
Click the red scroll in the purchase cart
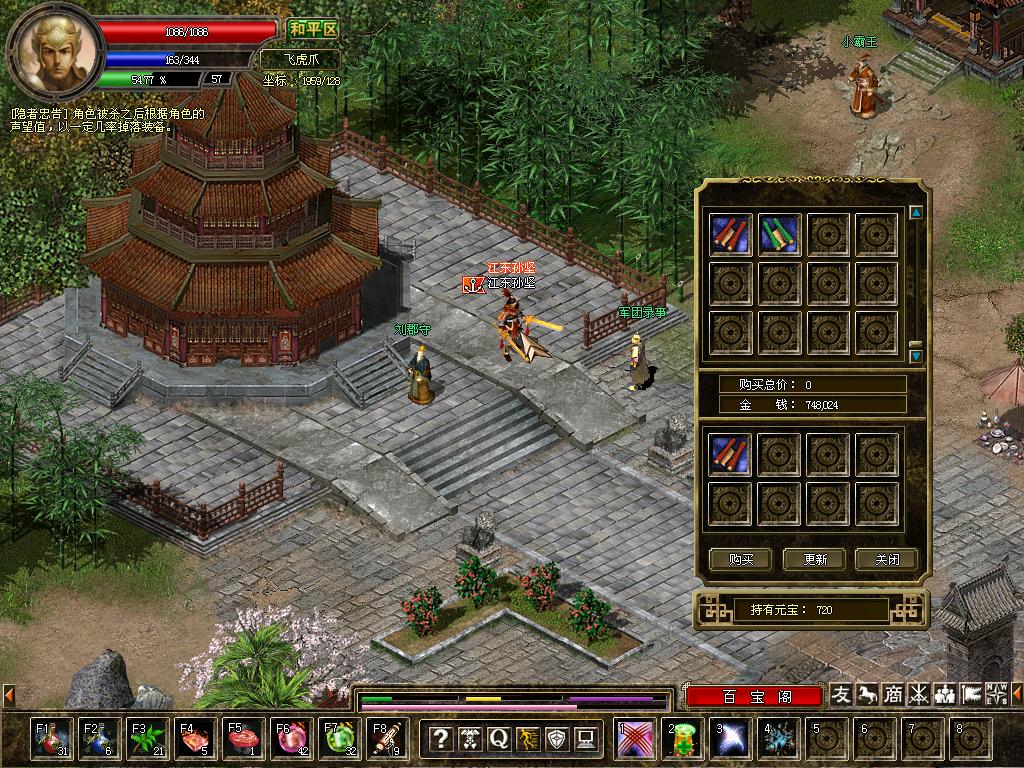click(x=731, y=454)
